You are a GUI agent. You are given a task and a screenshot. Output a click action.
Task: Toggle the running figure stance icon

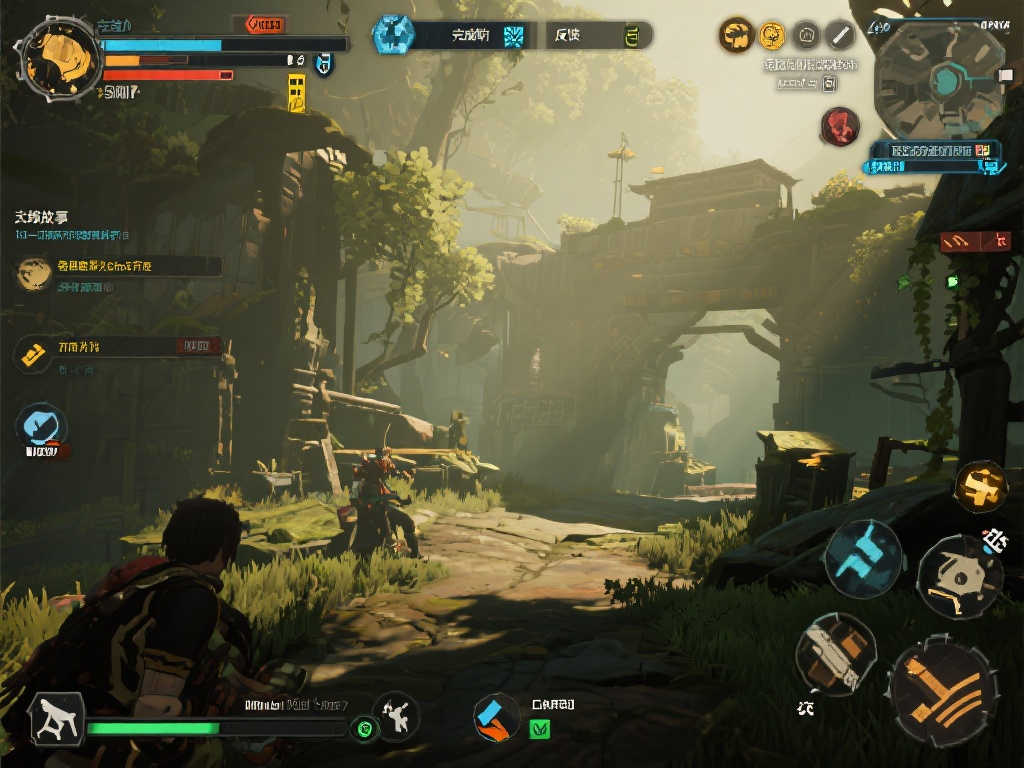(x=55, y=719)
